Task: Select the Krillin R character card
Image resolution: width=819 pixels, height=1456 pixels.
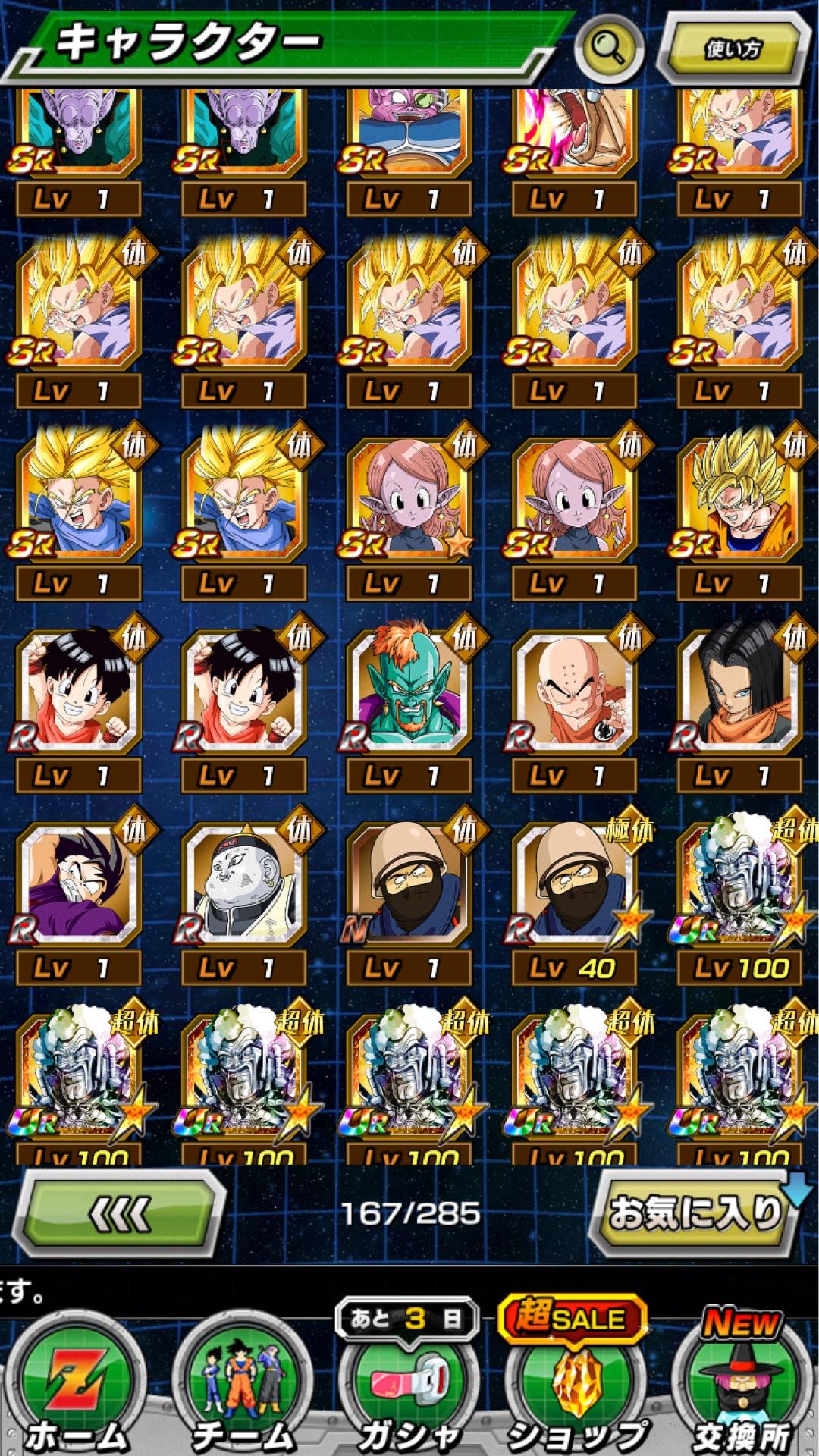Action: click(575, 690)
